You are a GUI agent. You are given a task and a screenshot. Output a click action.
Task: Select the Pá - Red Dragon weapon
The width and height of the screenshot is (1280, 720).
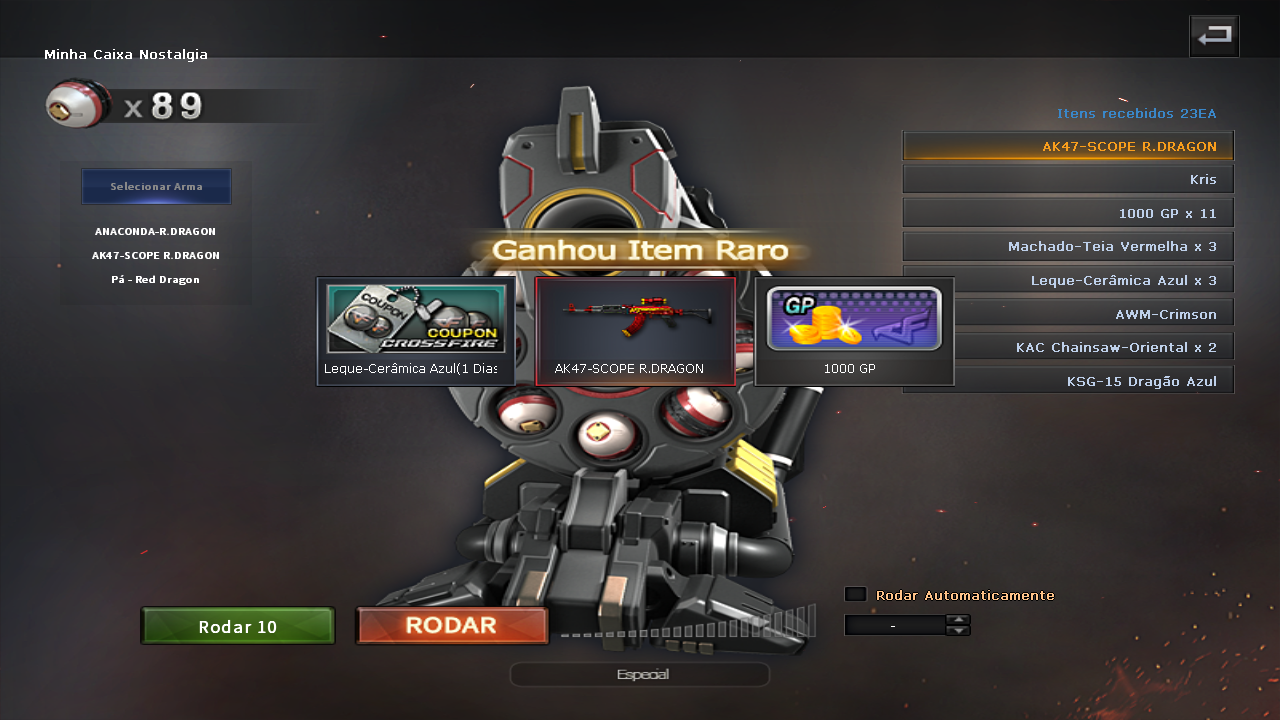click(156, 279)
